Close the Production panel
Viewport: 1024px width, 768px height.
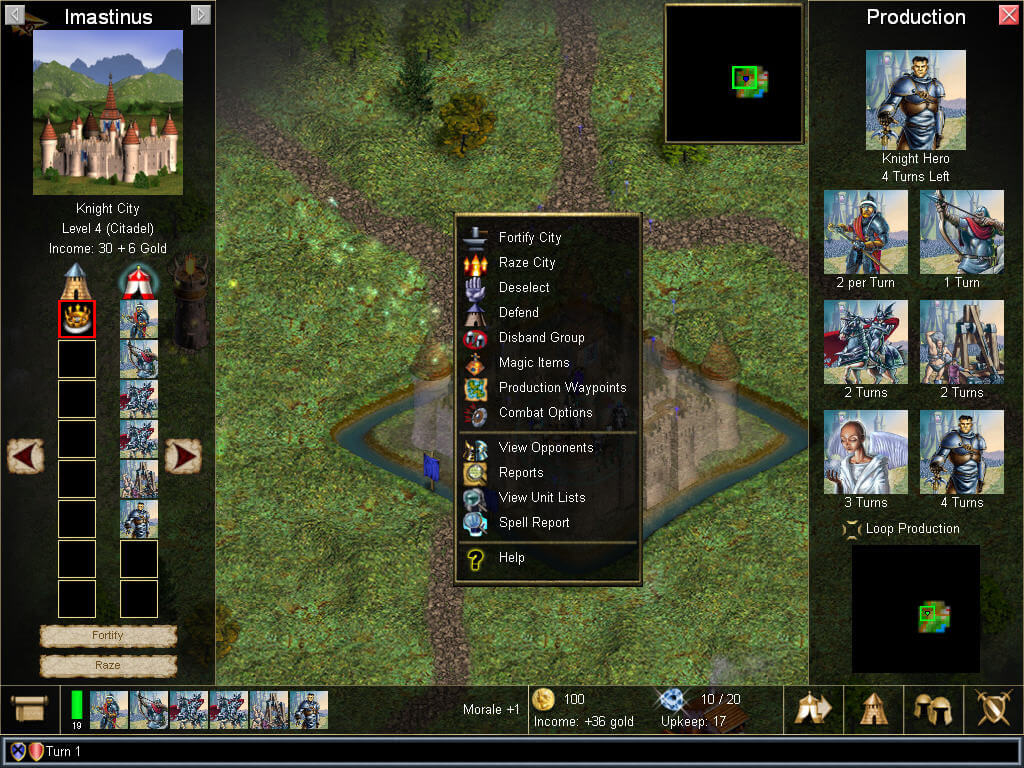click(1008, 15)
